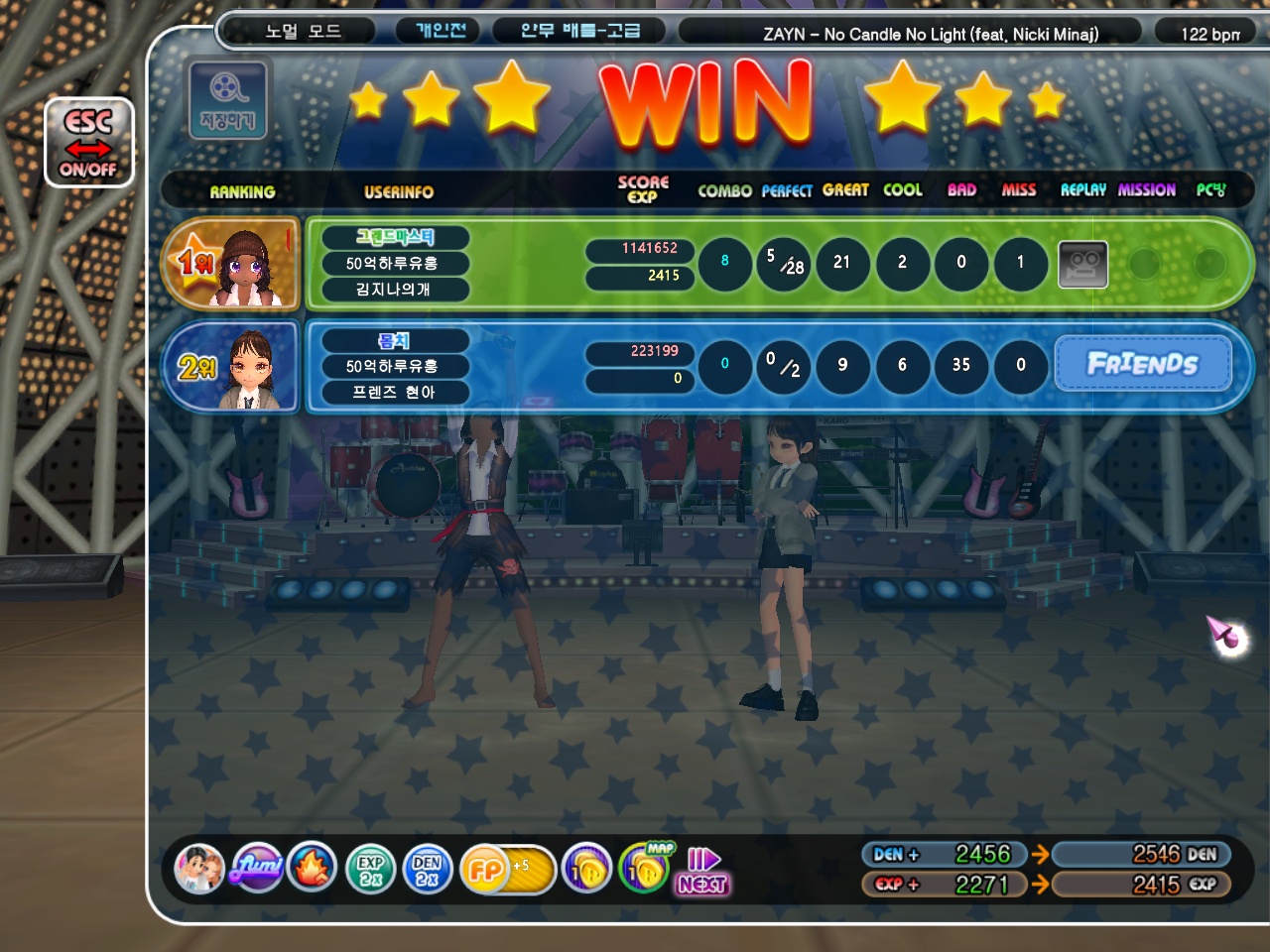1270x952 pixels.
Task: Click the EXP 2x bonus icon
Action: coord(370,870)
